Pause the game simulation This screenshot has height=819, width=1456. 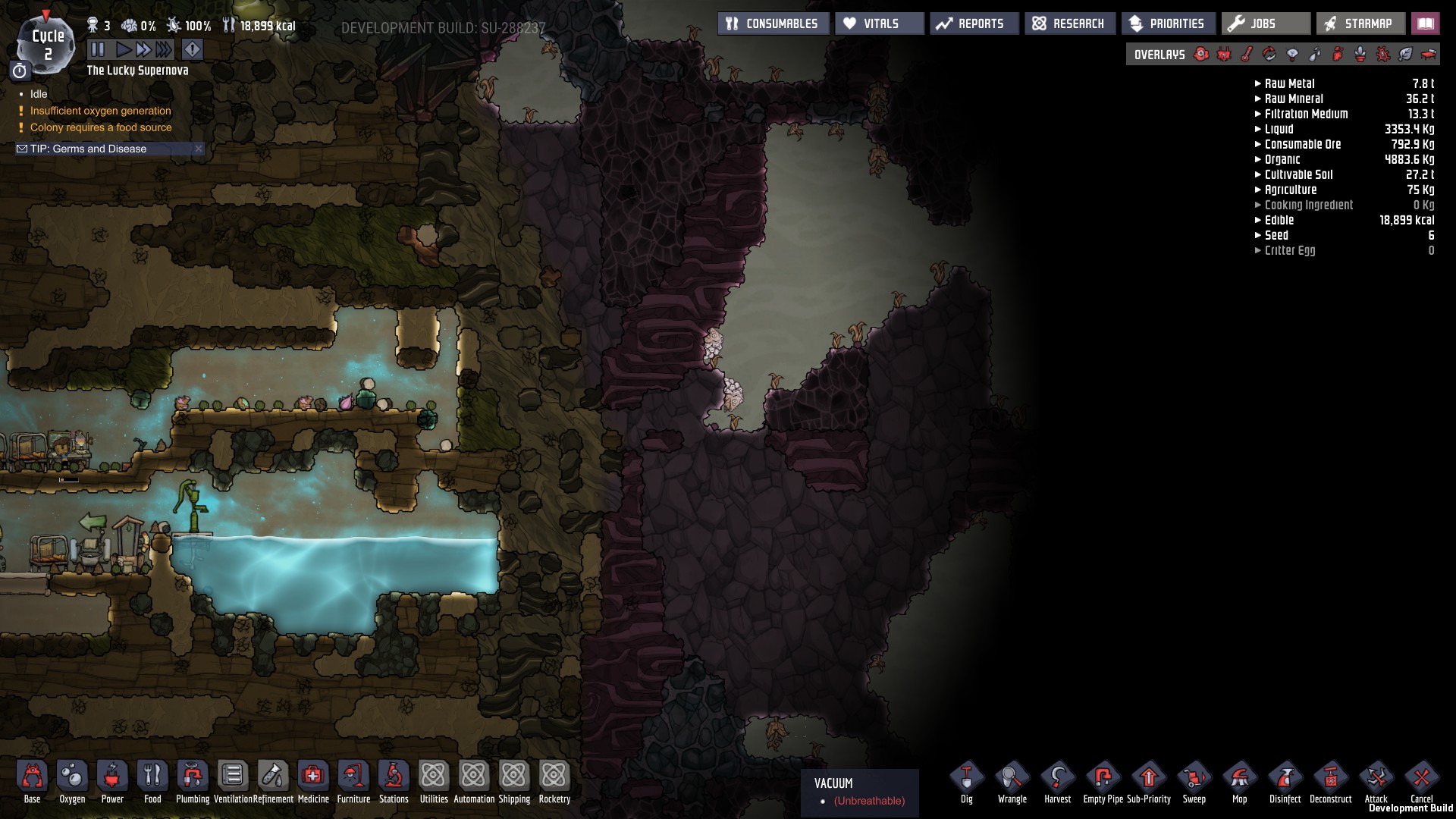pyautogui.click(x=98, y=50)
